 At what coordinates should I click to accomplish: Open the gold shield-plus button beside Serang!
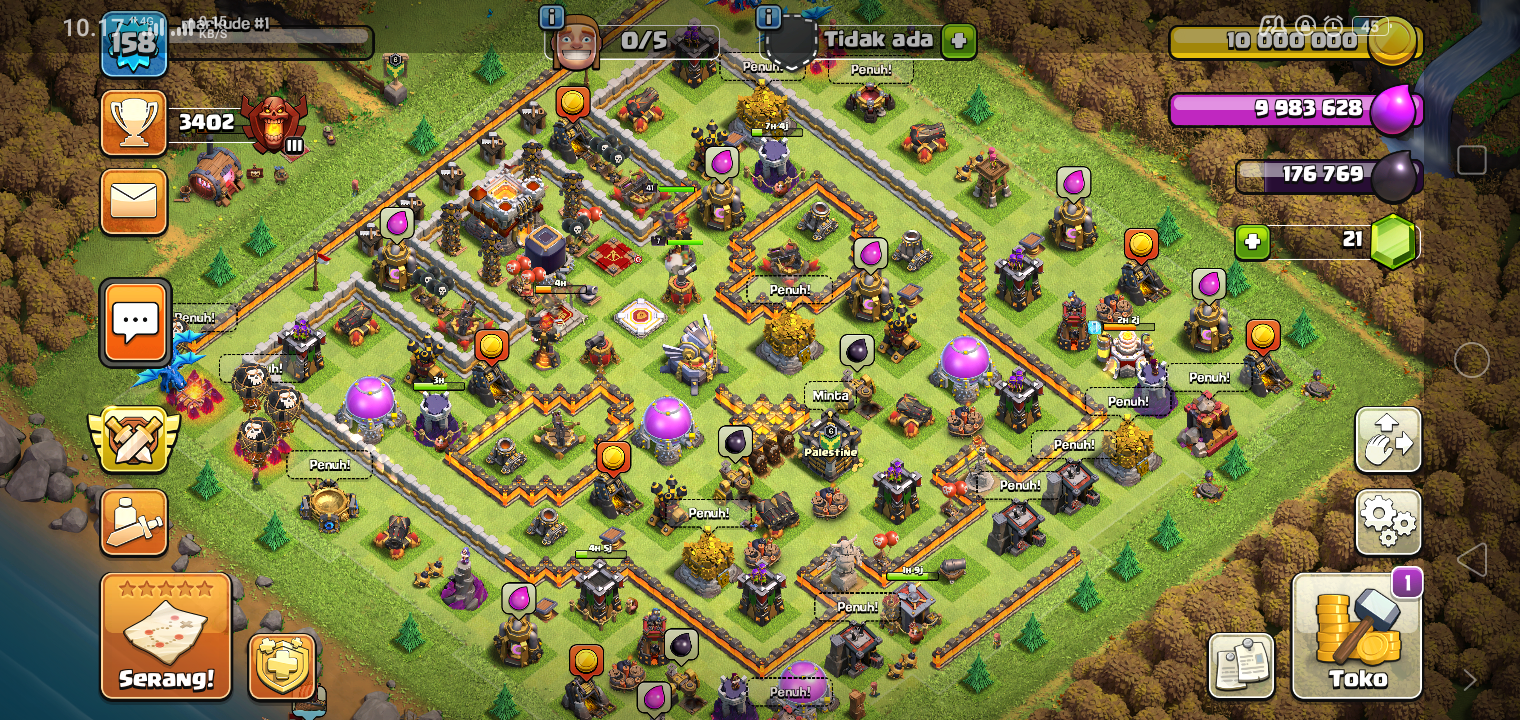click(x=282, y=665)
